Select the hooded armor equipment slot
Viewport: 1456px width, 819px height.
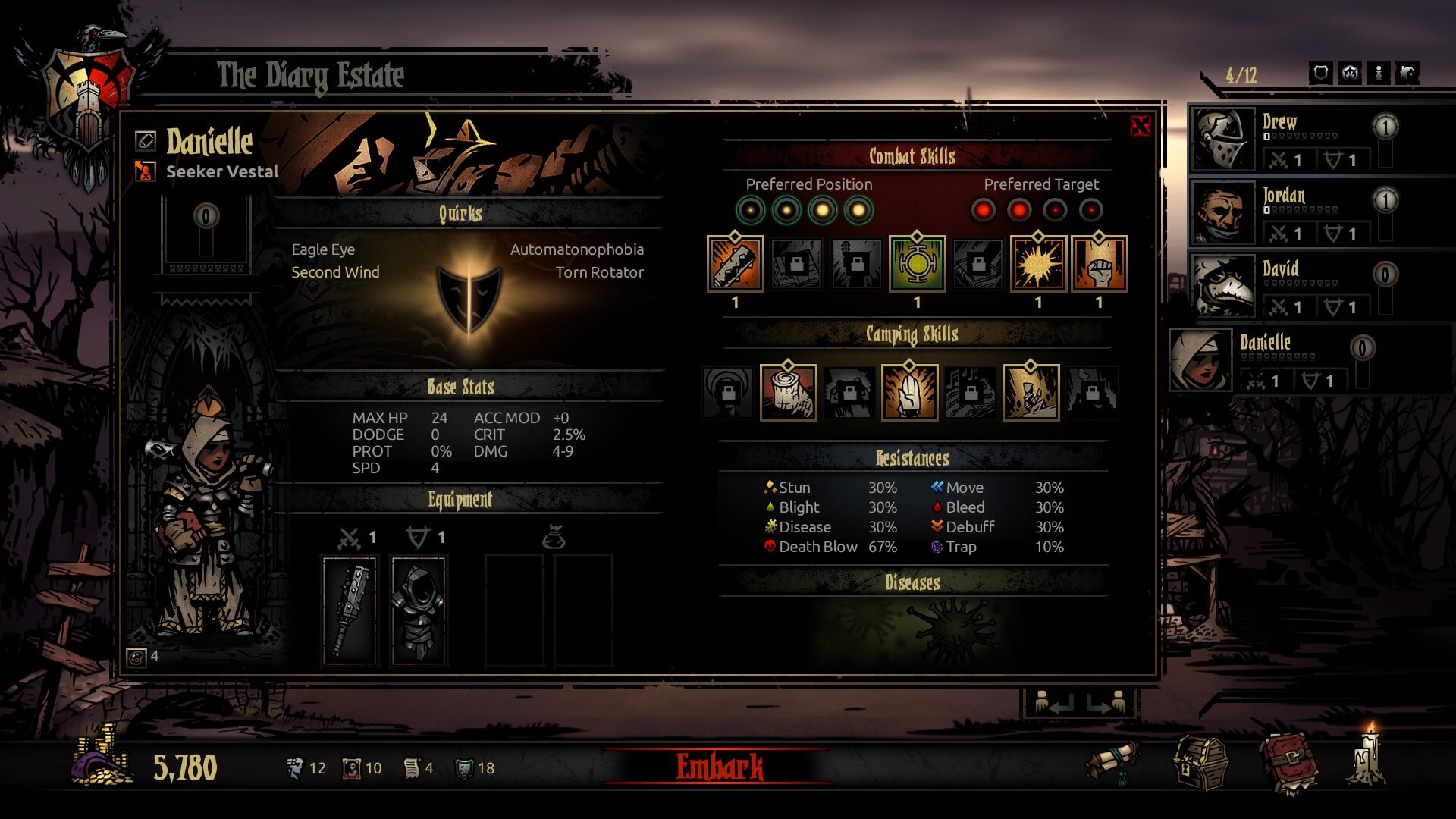(418, 610)
